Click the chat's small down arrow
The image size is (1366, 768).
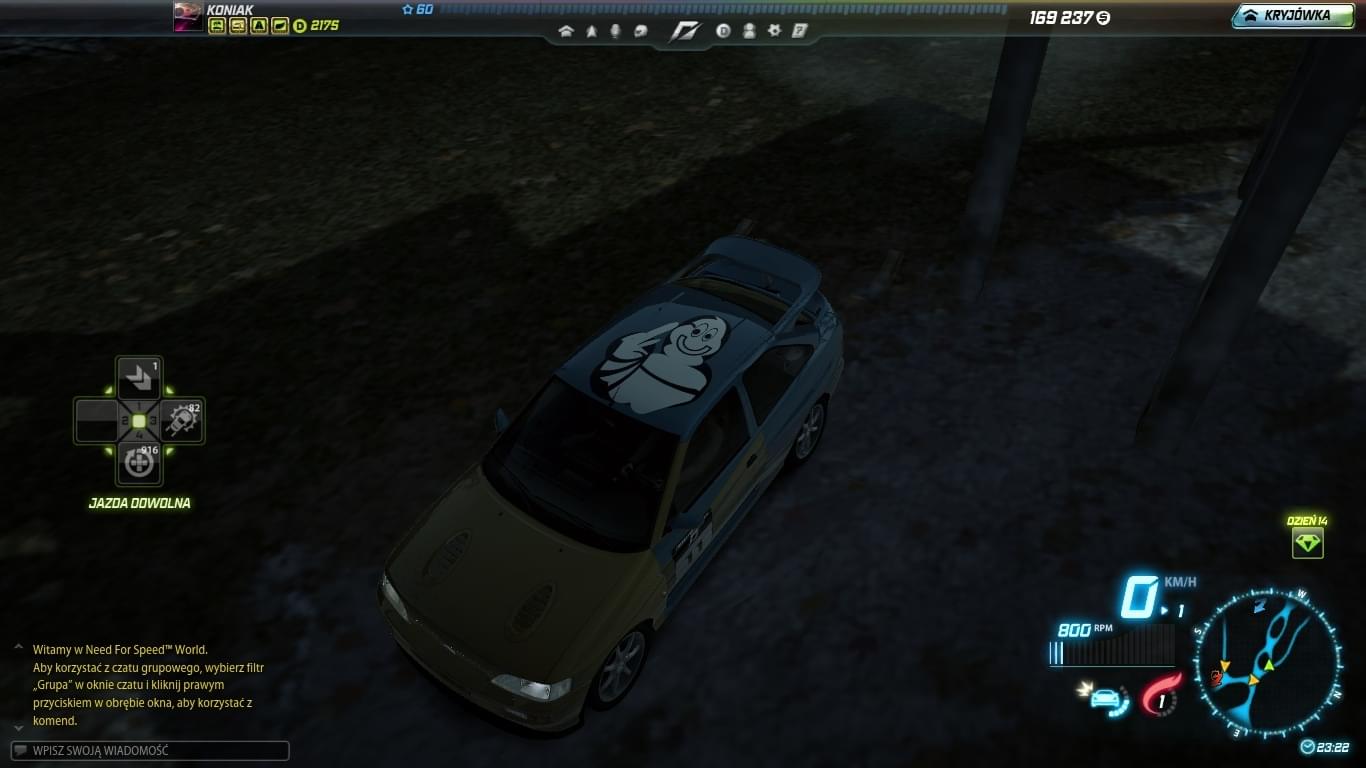pos(18,727)
